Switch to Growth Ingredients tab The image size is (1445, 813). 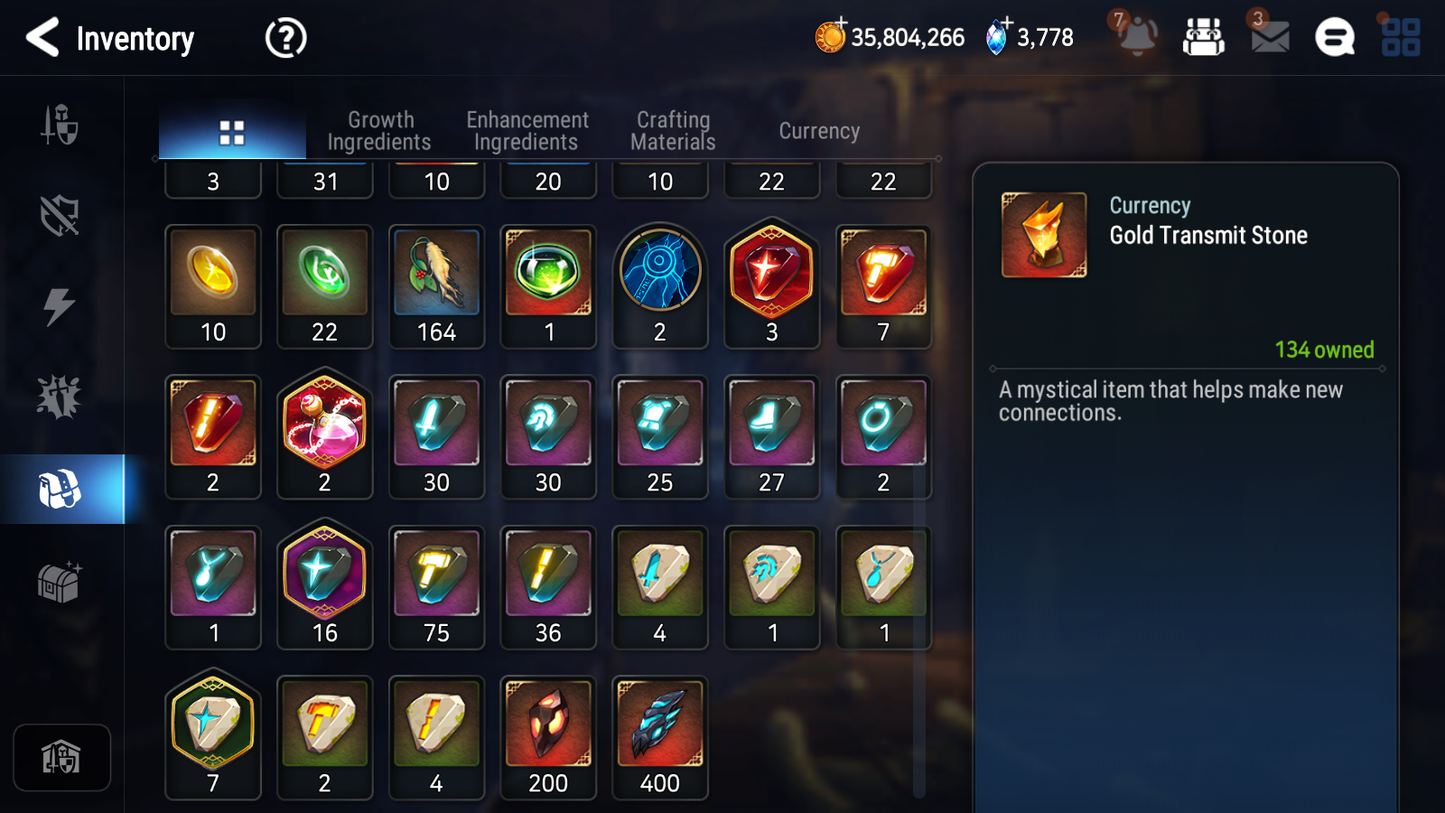coord(379,131)
